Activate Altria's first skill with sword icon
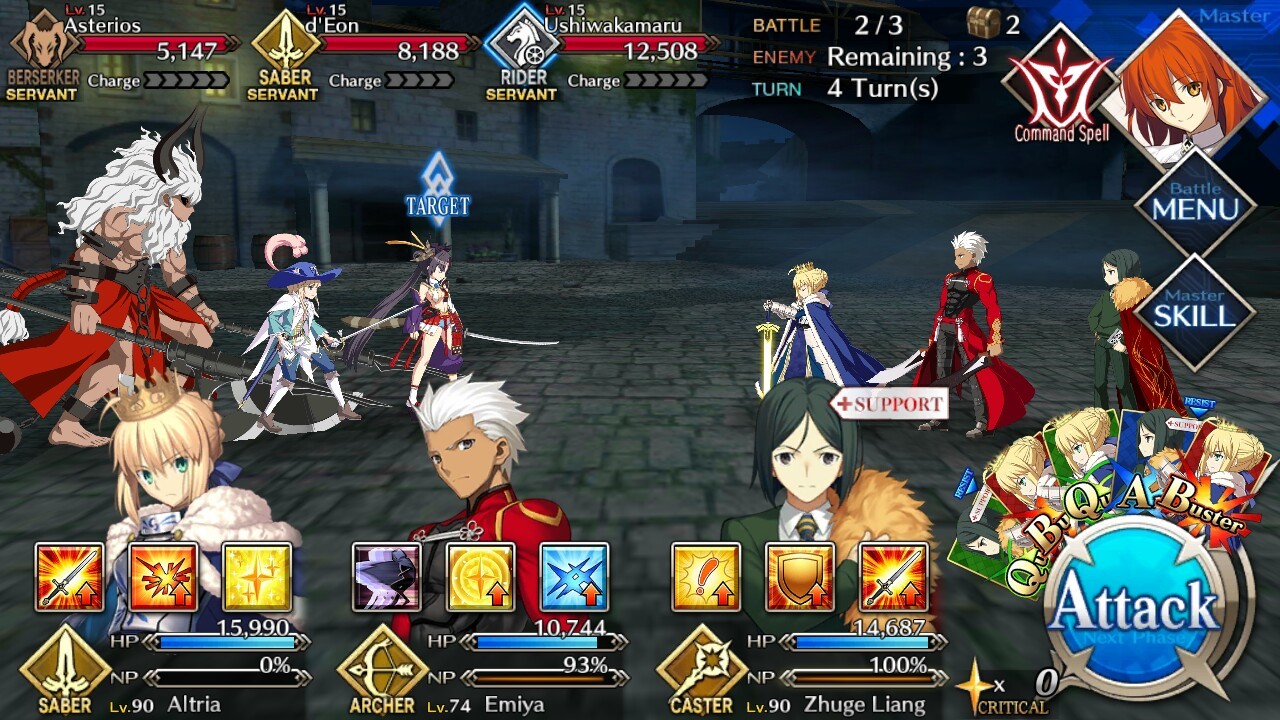1280x720 pixels. [x=69, y=577]
